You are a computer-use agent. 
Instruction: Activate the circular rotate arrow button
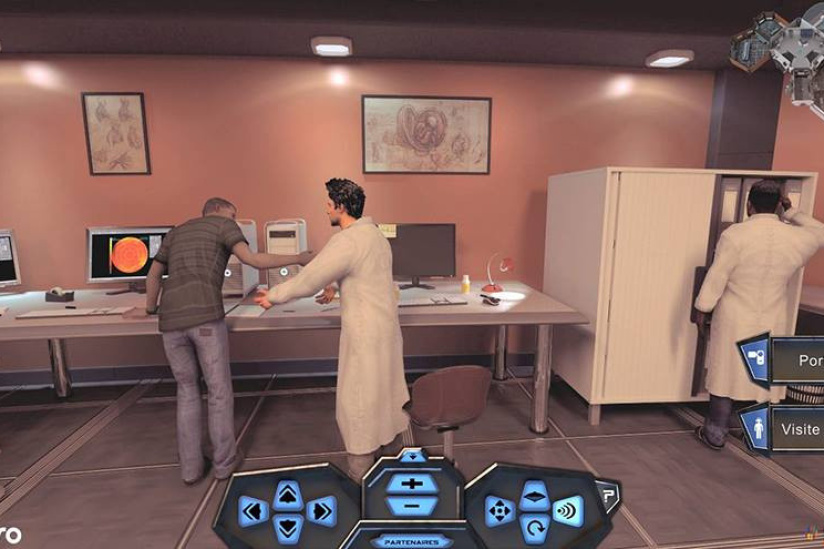click(x=534, y=527)
